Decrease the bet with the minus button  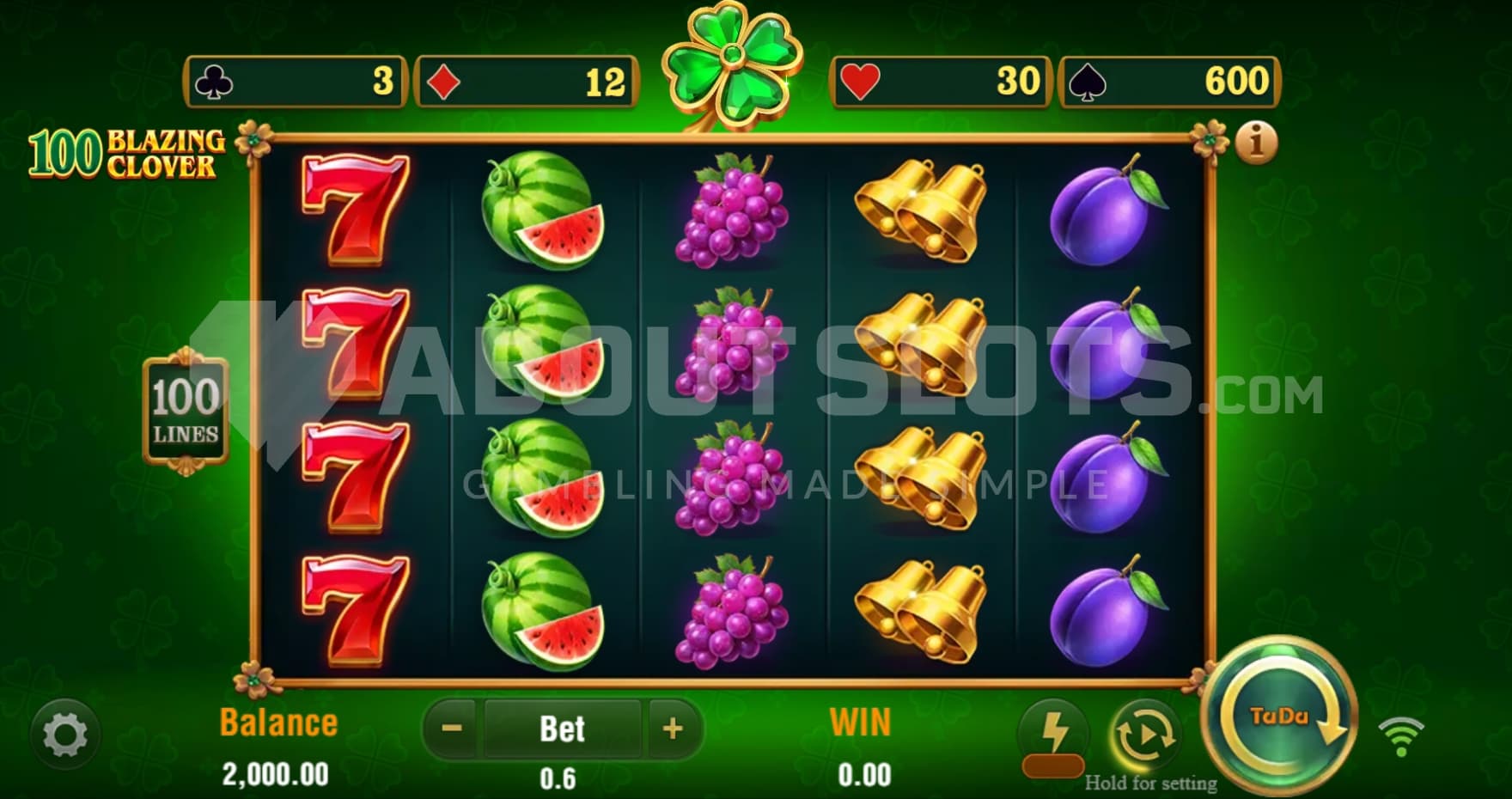[x=452, y=729]
